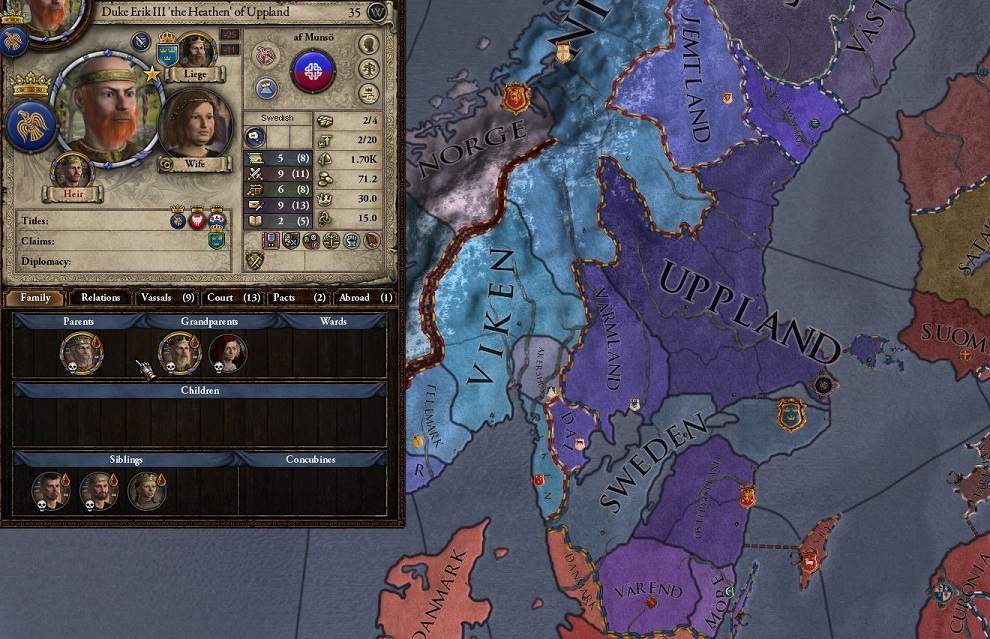This screenshot has width=990, height=639.
Task: Open the af Munsö dynasty shield
Action: [313, 71]
